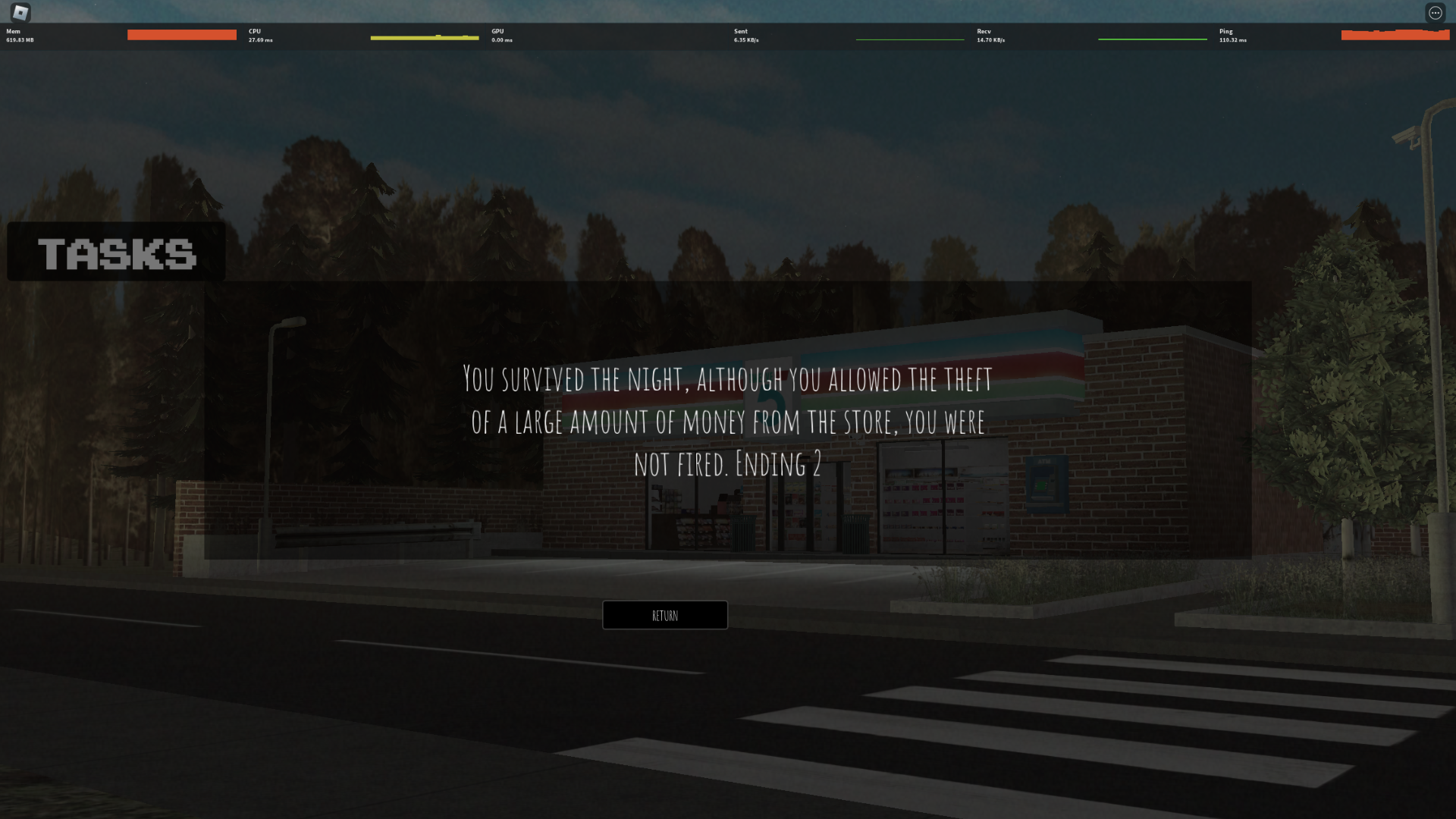The height and width of the screenshot is (819, 1456).
Task: Select the Sent stat in the performance bar
Action: [741, 35]
